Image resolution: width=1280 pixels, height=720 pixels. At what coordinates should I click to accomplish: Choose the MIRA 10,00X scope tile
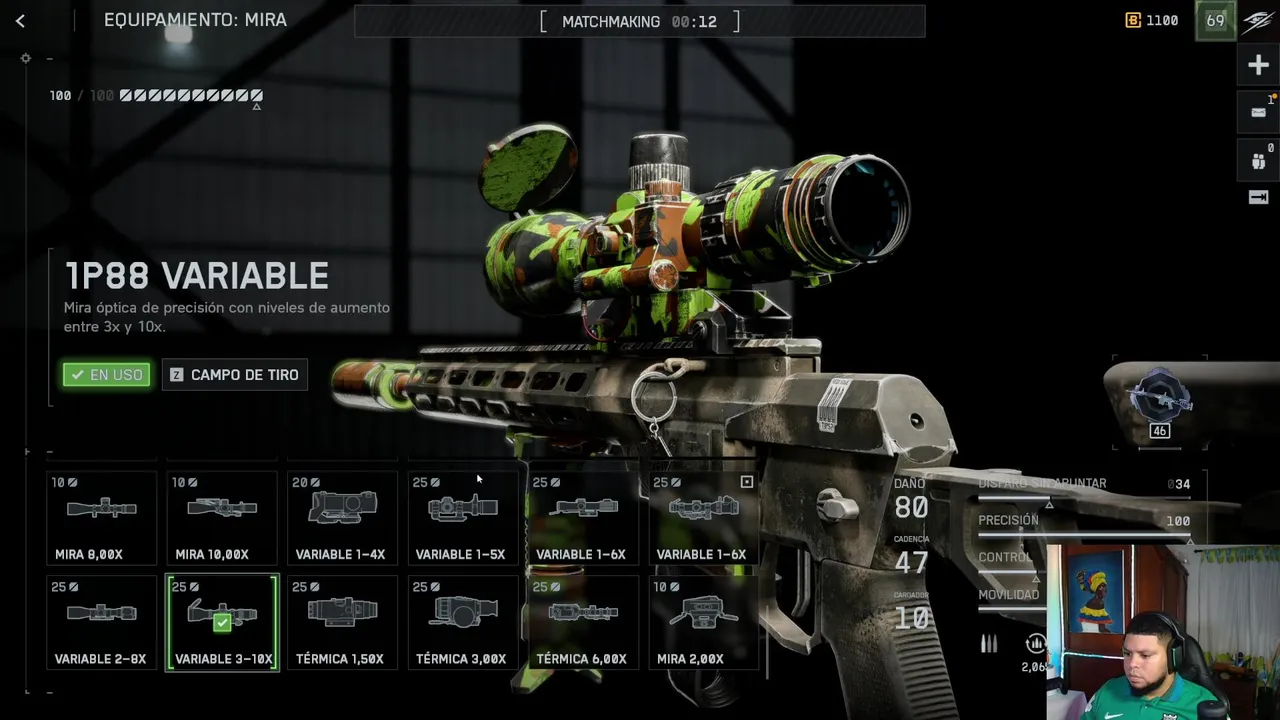pos(222,518)
